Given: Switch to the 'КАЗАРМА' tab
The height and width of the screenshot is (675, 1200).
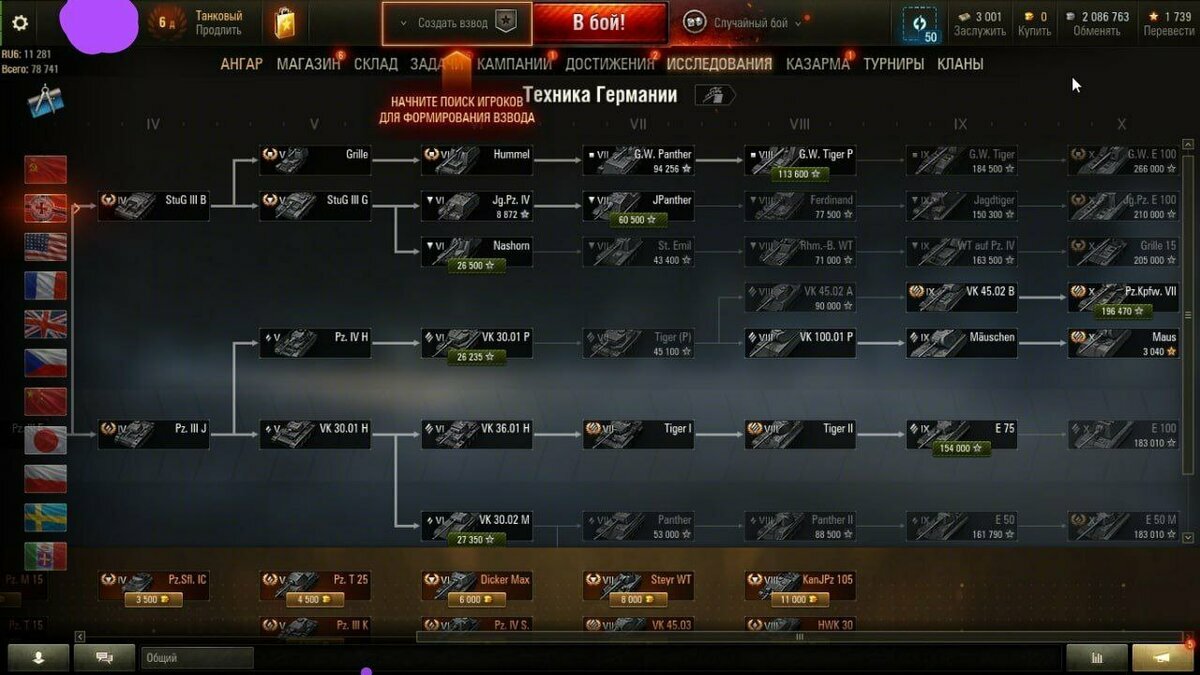Looking at the screenshot, I should [x=817, y=64].
